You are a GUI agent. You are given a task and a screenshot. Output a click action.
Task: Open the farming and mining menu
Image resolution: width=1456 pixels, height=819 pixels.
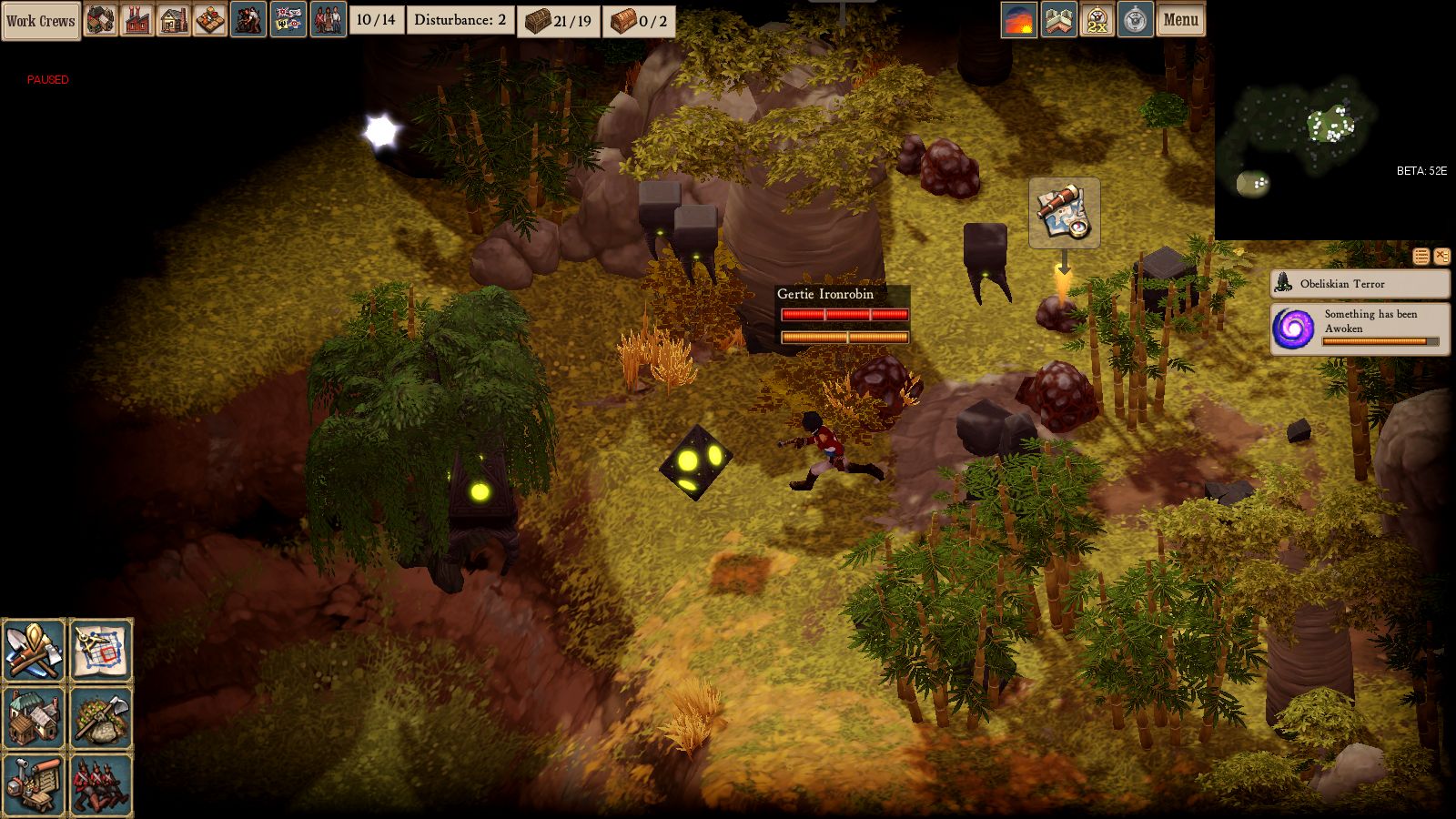coord(101,717)
